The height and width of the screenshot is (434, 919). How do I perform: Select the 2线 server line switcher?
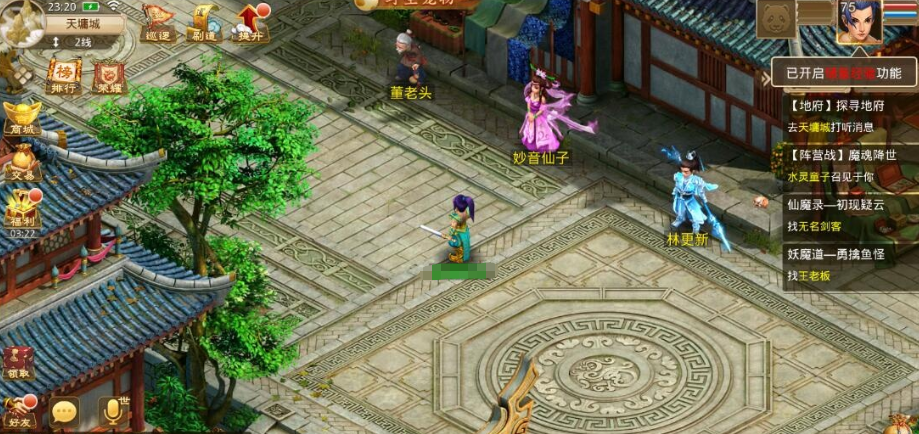(x=80, y=42)
